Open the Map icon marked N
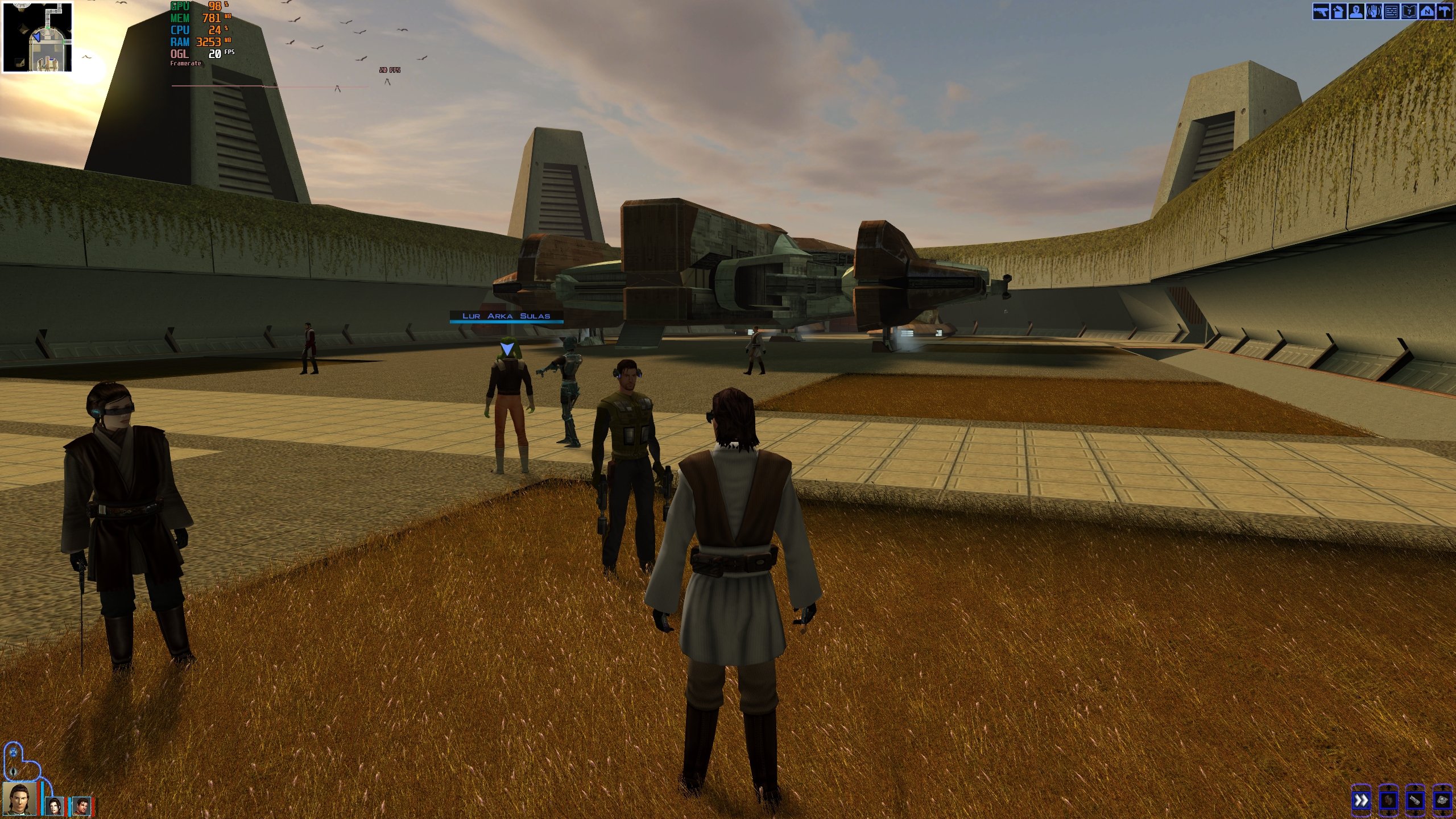The width and height of the screenshot is (1456, 819). pos(1426,11)
